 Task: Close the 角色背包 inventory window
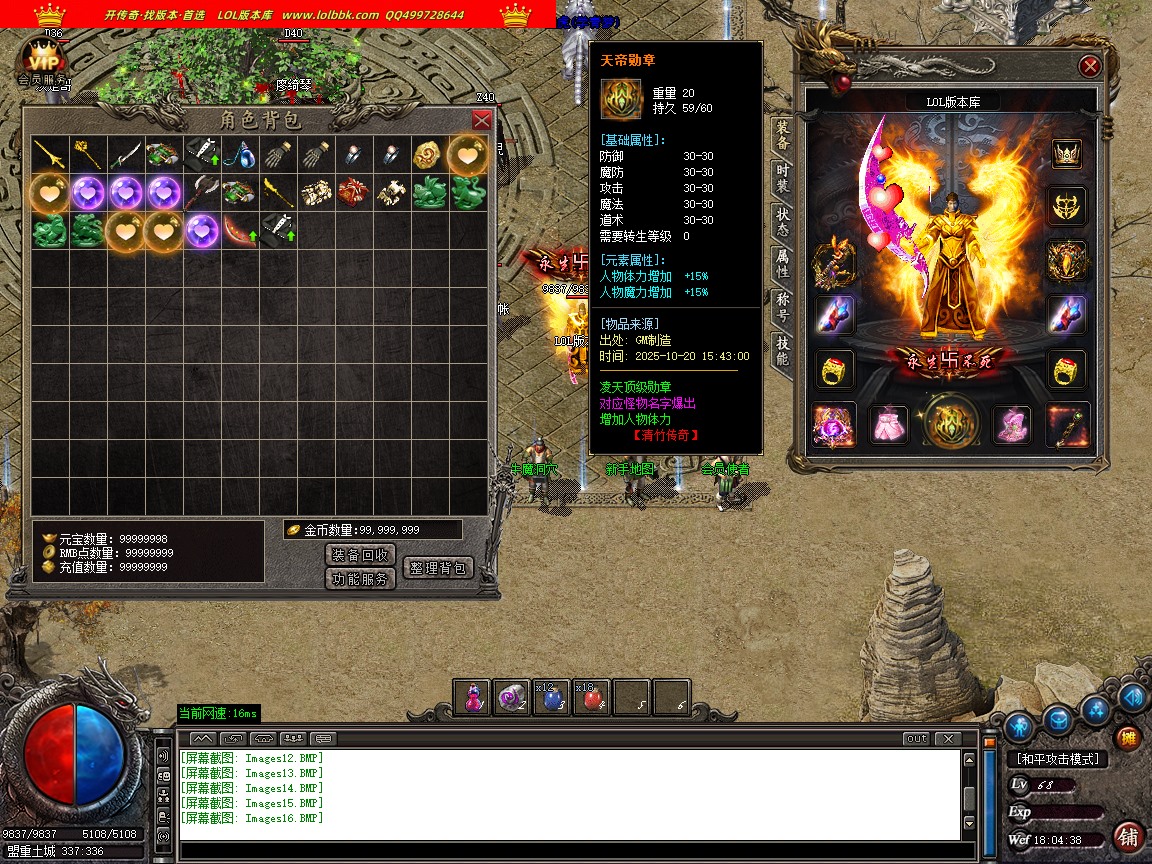tap(481, 120)
